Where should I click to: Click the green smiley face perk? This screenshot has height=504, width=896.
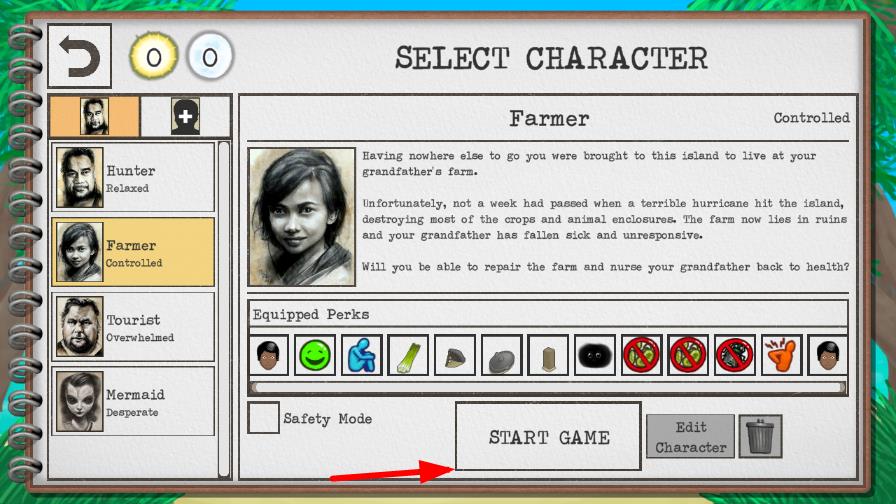point(315,355)
